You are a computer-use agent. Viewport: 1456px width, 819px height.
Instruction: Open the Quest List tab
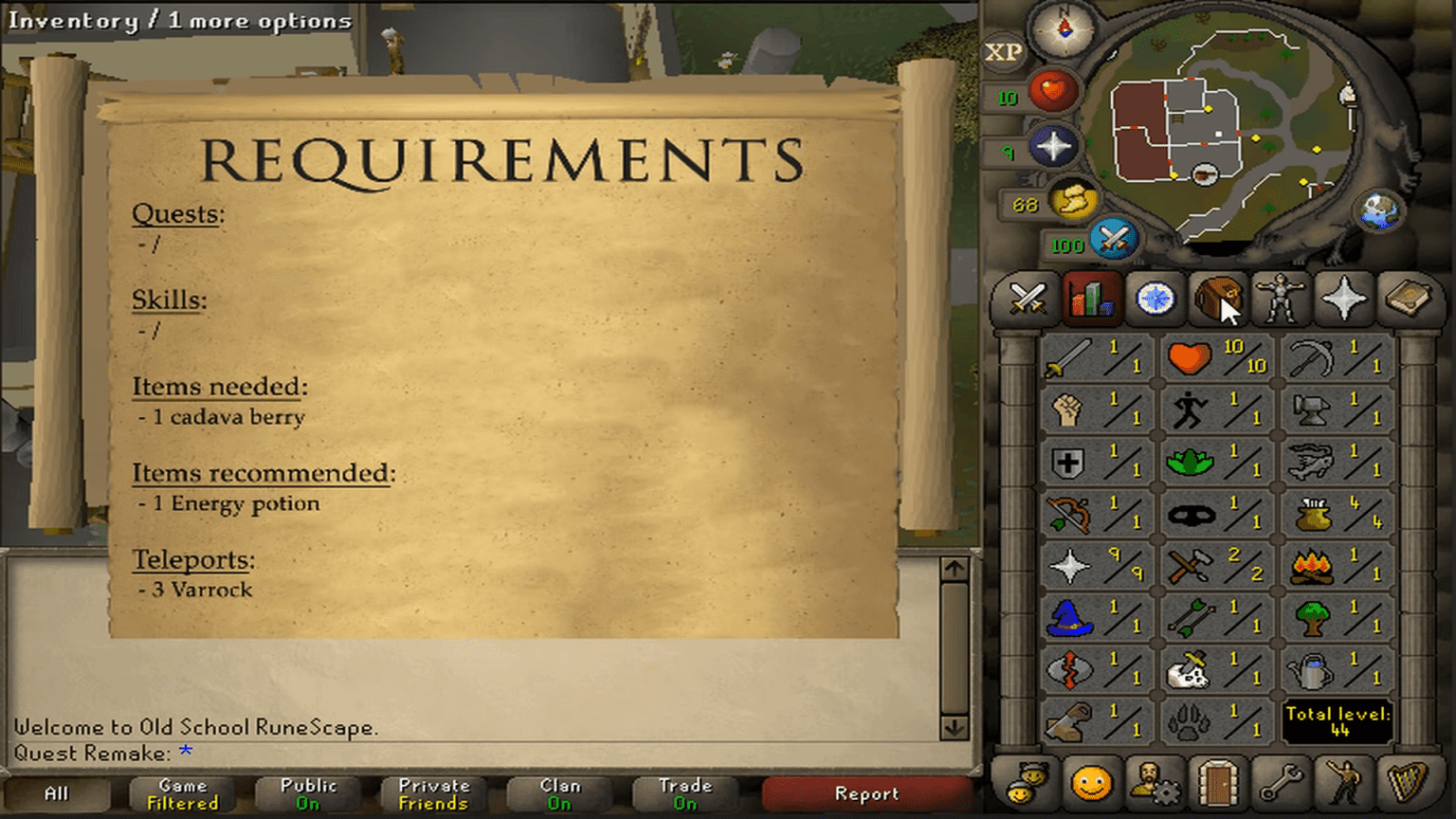coord(1154,299)
